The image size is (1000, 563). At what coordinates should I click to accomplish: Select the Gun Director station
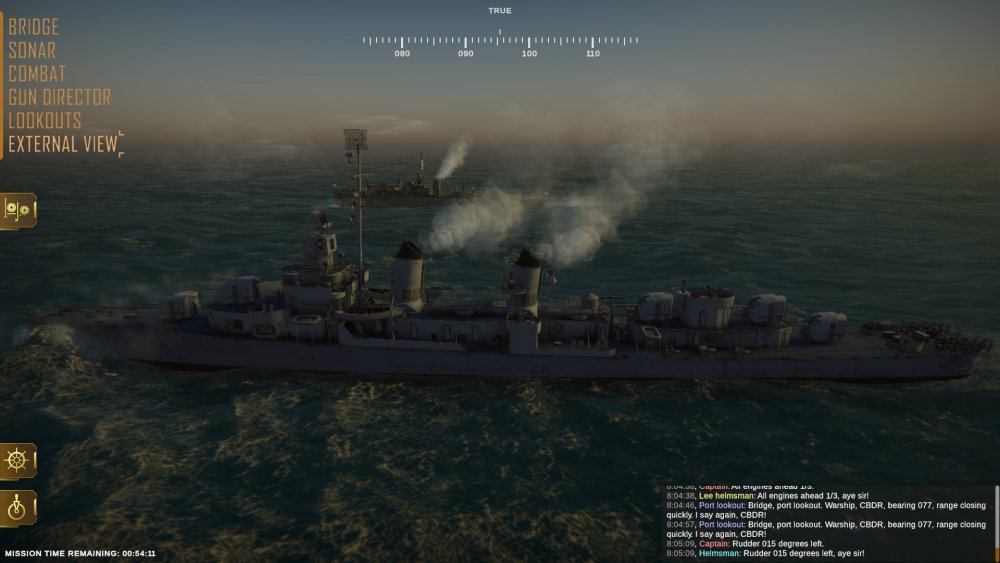click(x=60, y=98)
